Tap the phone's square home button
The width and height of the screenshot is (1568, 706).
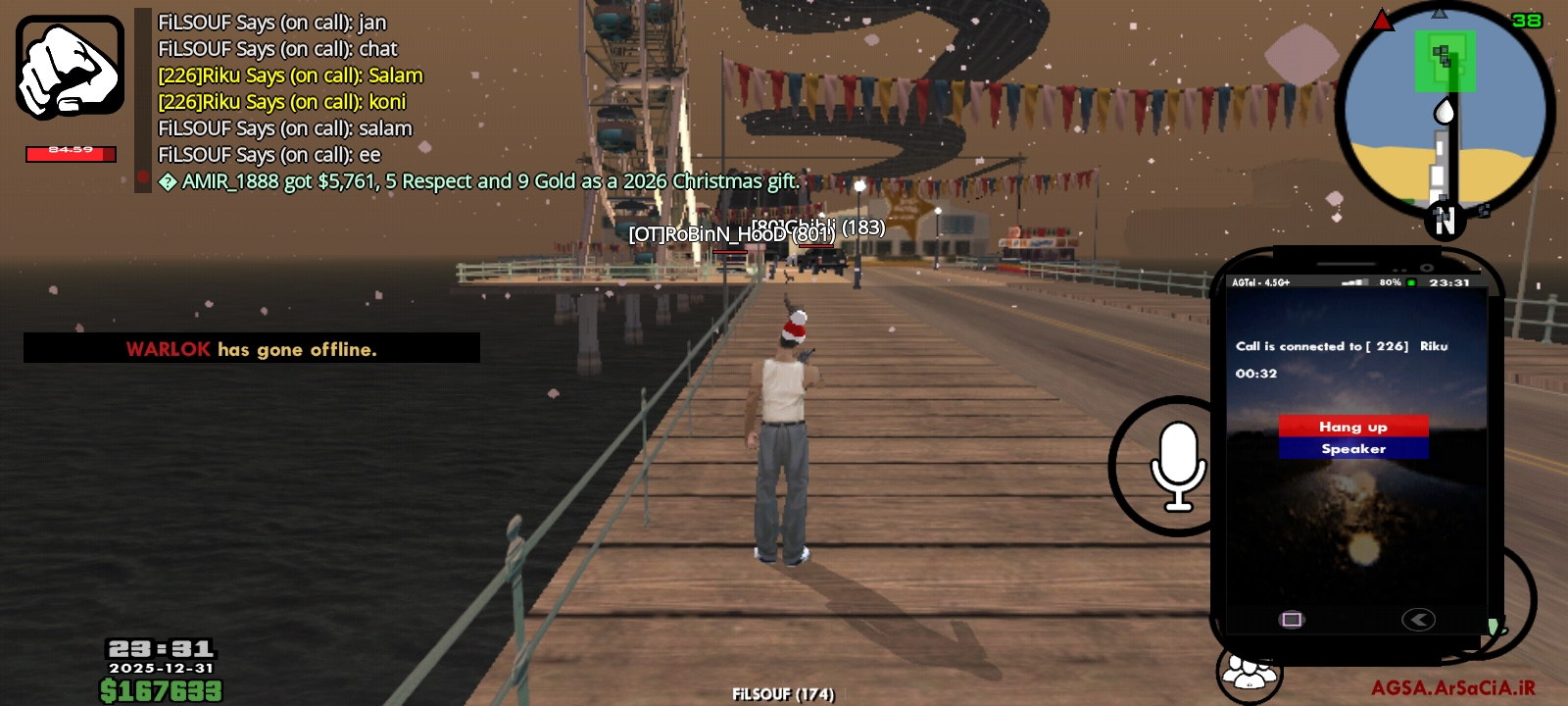tap(1292, 619)
